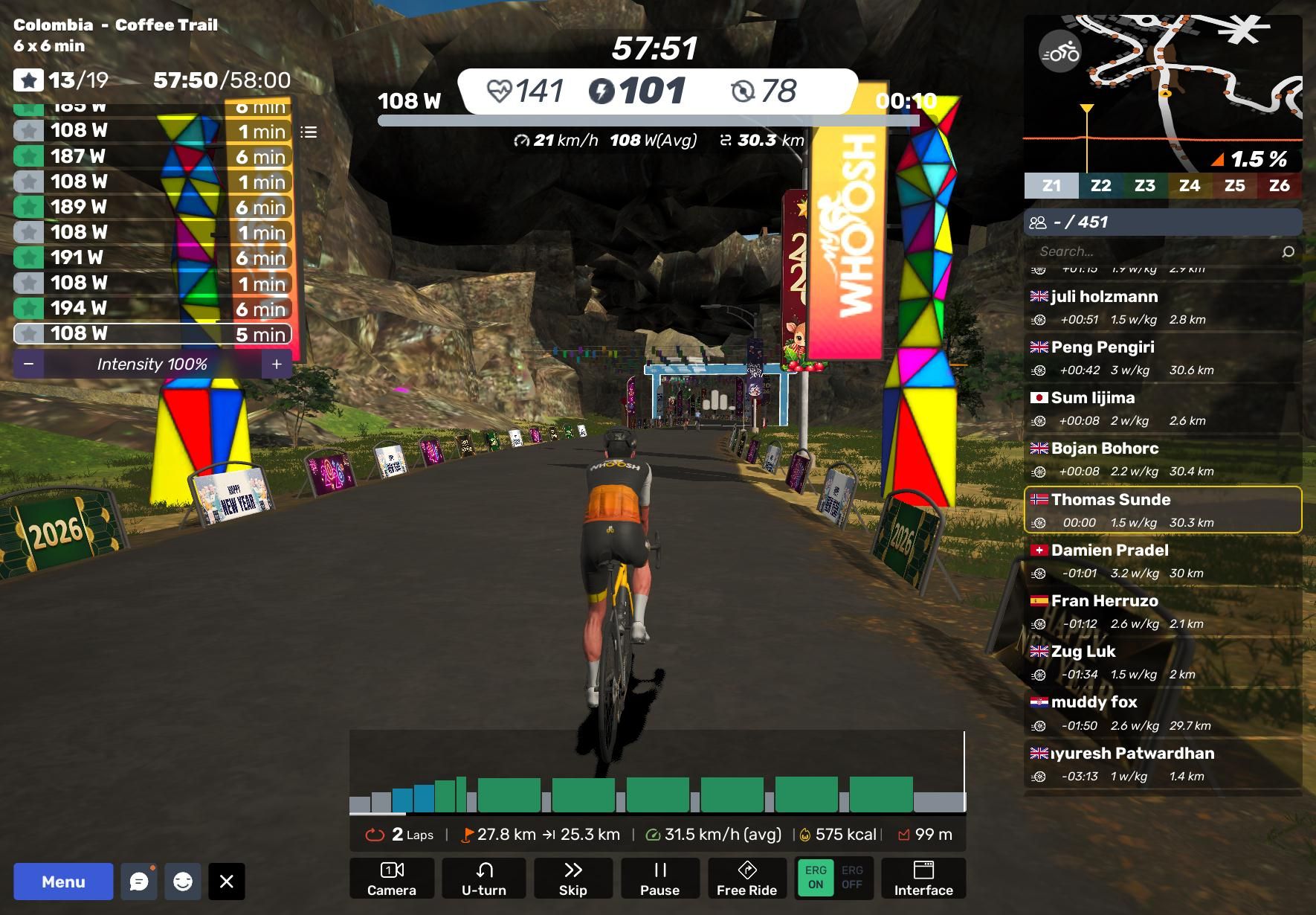Switch to Free Ride mode
This screenshot has height=915, width=1316.
(x=746, y=879)
